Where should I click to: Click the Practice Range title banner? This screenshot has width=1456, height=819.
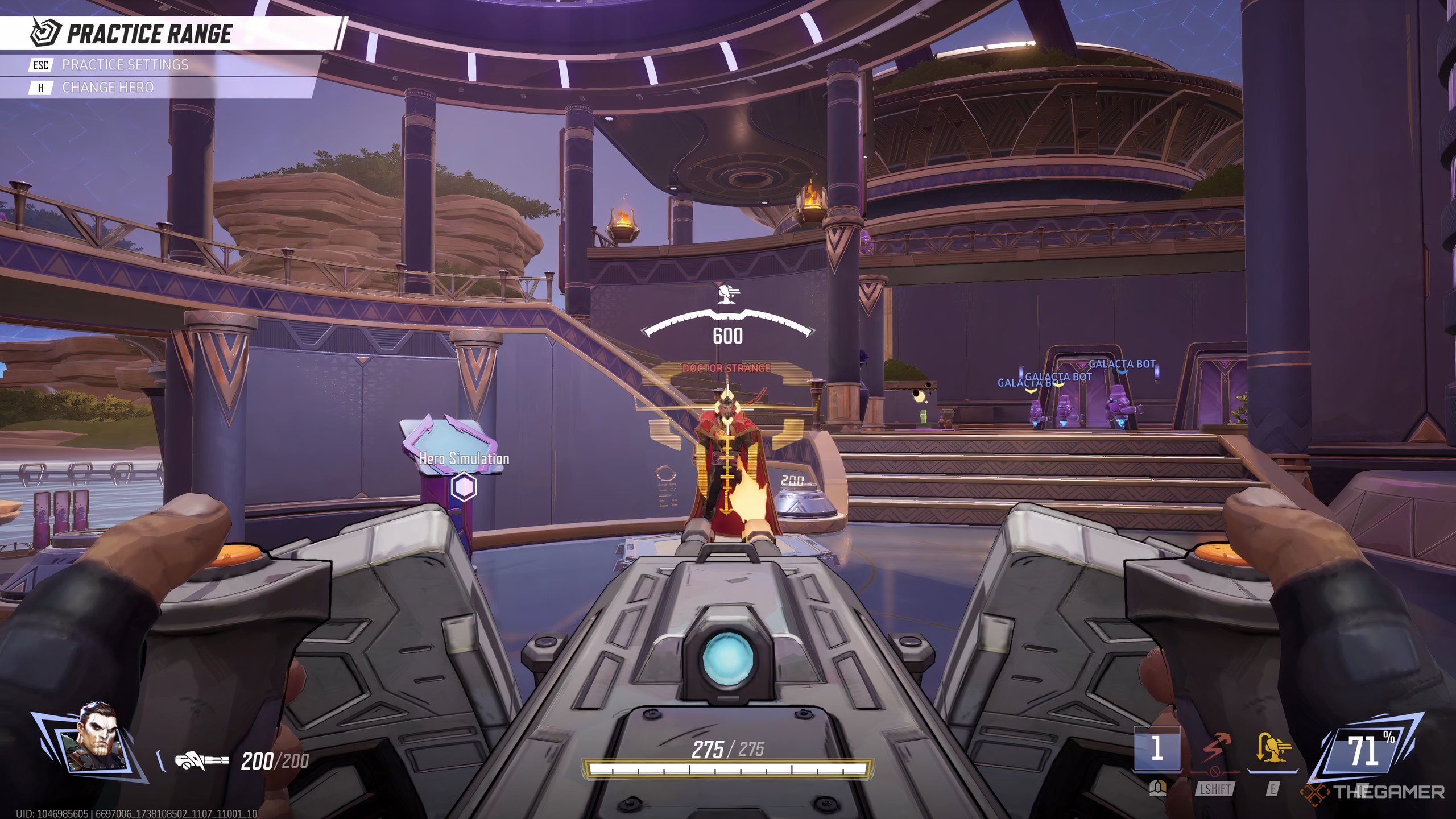149,34
